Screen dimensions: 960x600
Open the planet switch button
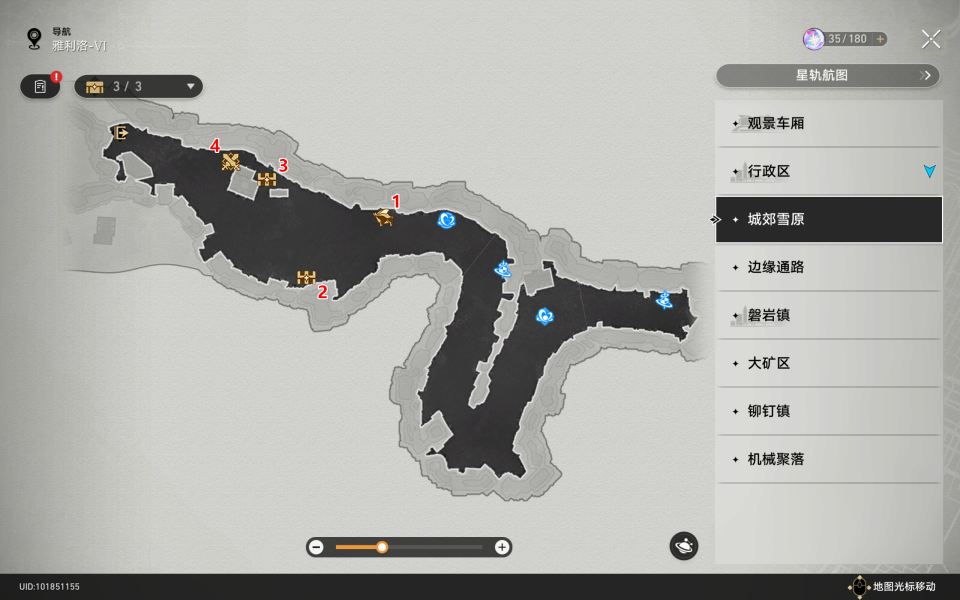684,546
